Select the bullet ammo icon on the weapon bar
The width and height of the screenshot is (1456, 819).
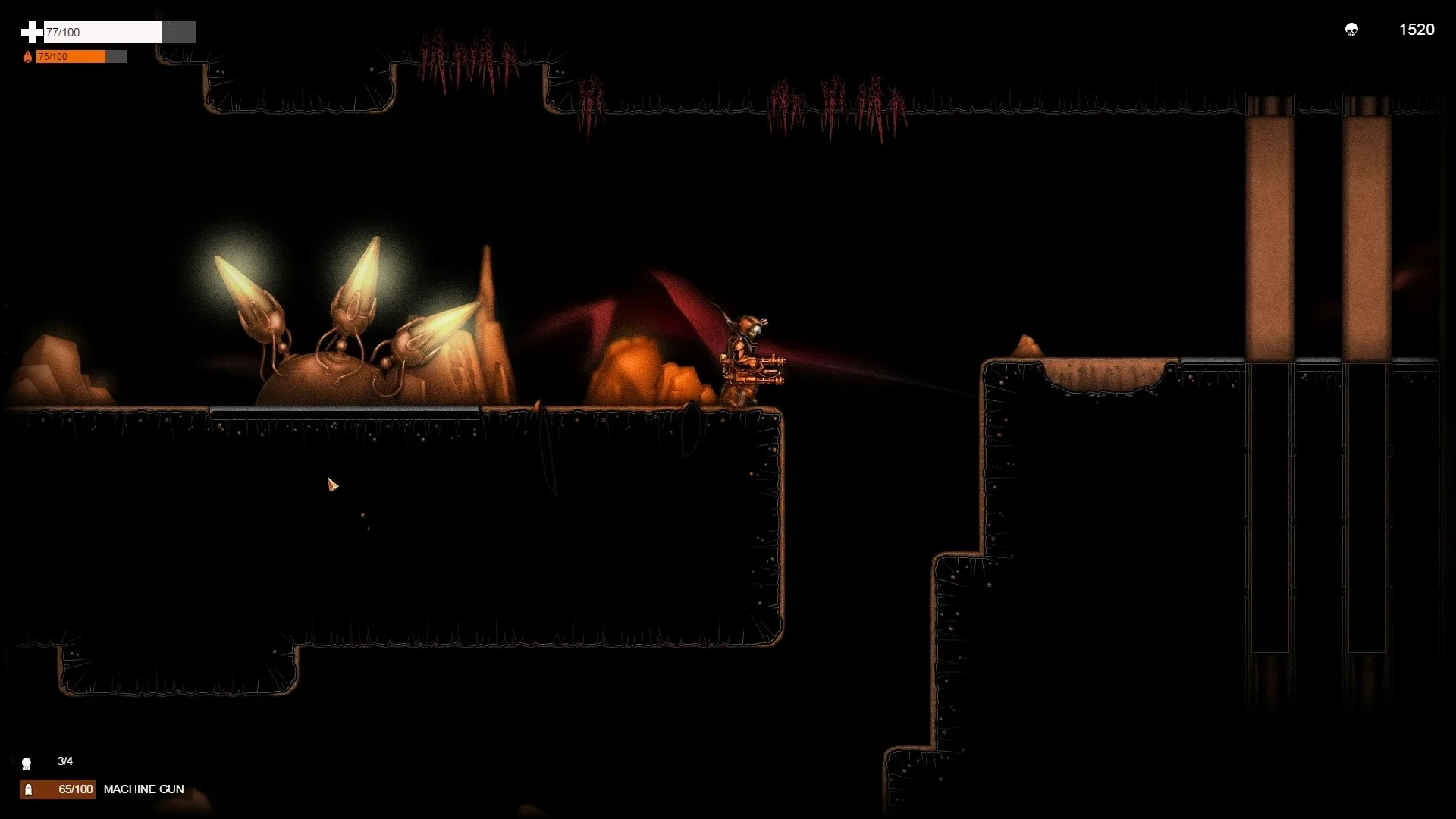[x=27, y=789]
